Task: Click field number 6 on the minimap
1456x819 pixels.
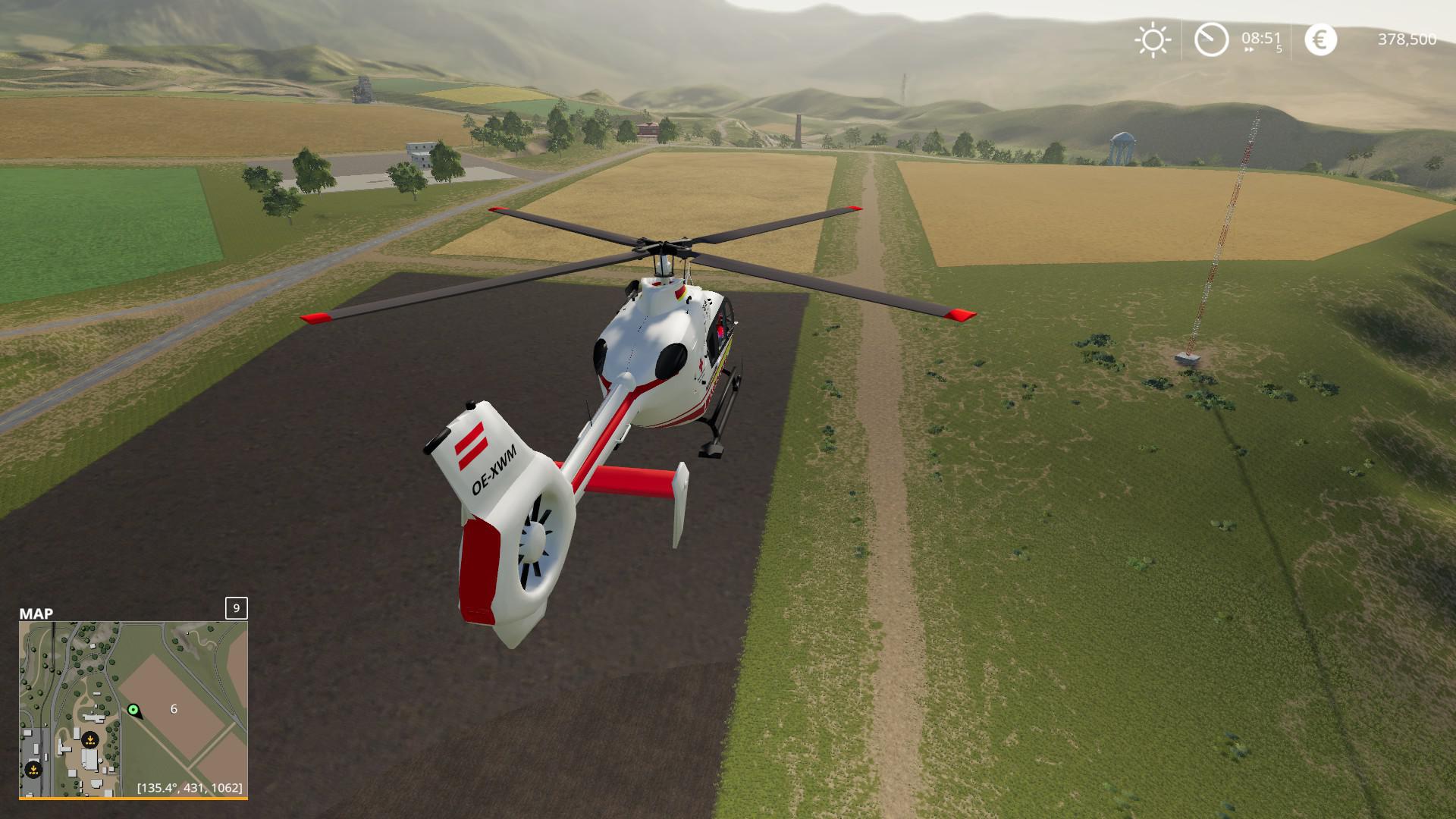Action: tap(174, 709)
